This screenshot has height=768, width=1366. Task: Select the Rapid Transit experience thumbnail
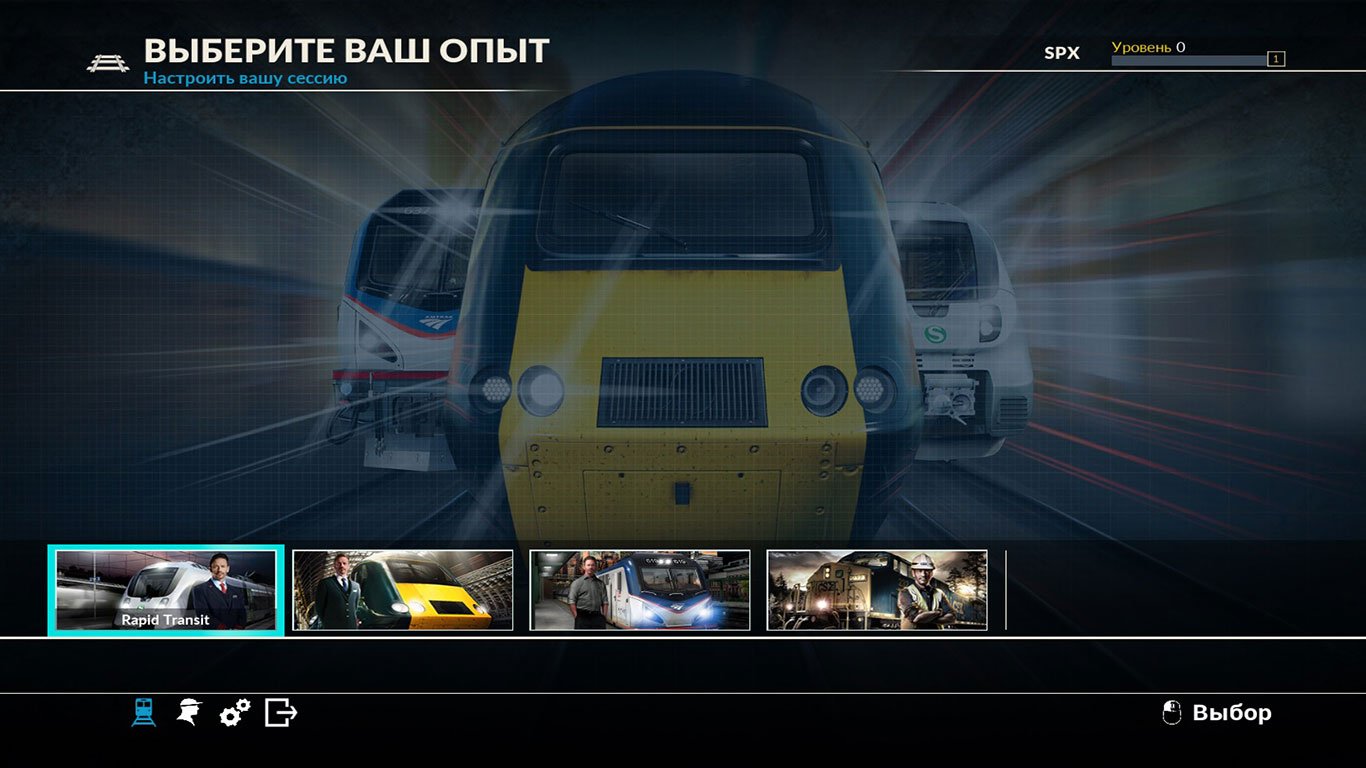[166, 590]
